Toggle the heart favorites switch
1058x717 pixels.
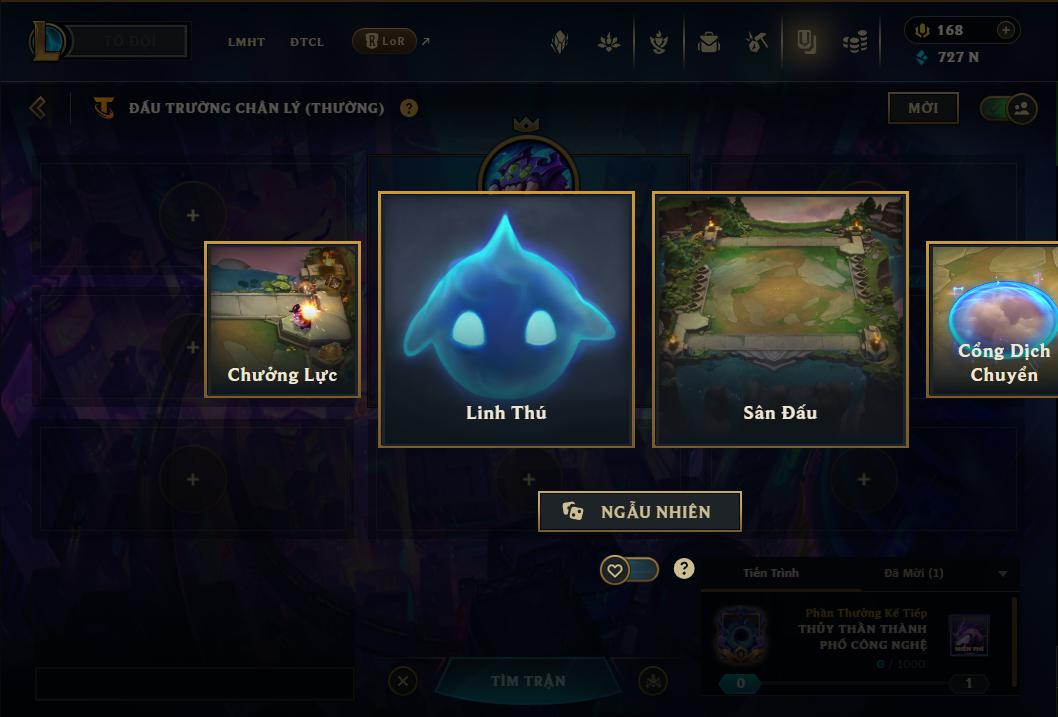(x=629, y=570)
